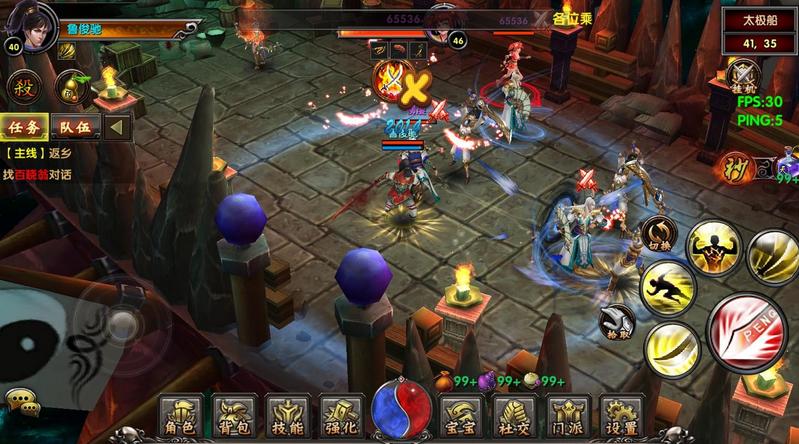The width and height of the screenshot is (799, 444).
Task: Click the gourd icon beside 殺
Action: coord(69,86)
